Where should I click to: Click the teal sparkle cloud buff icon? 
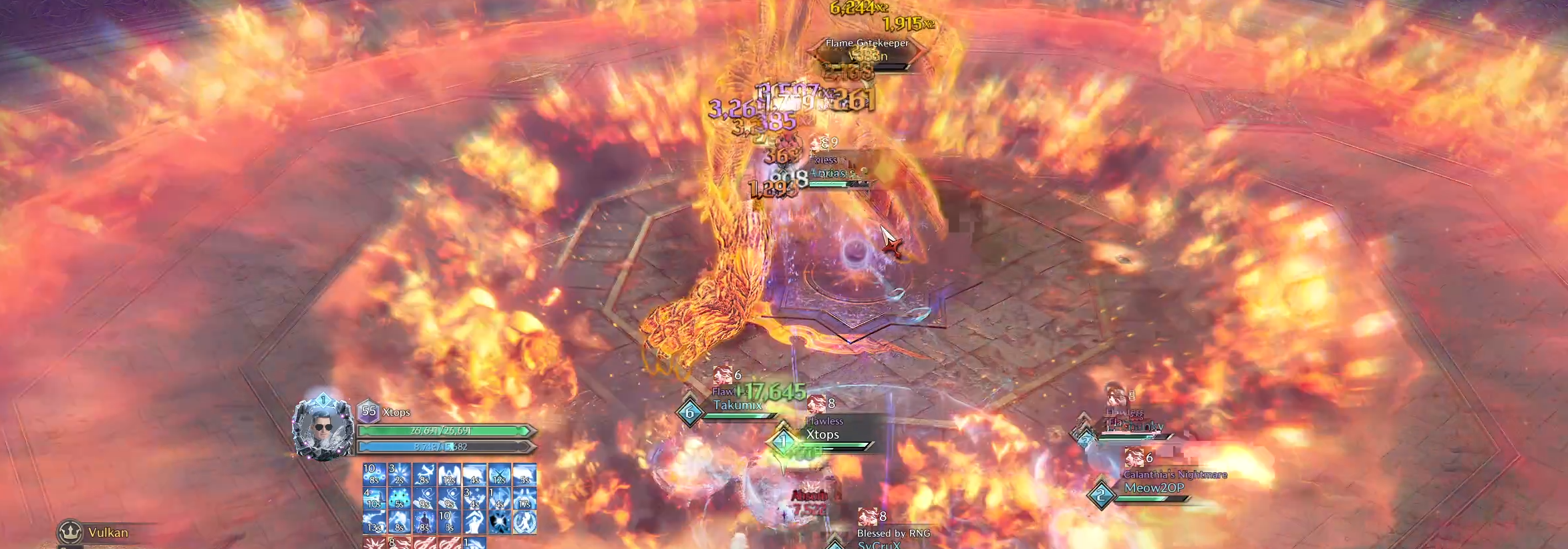point(400,498)
